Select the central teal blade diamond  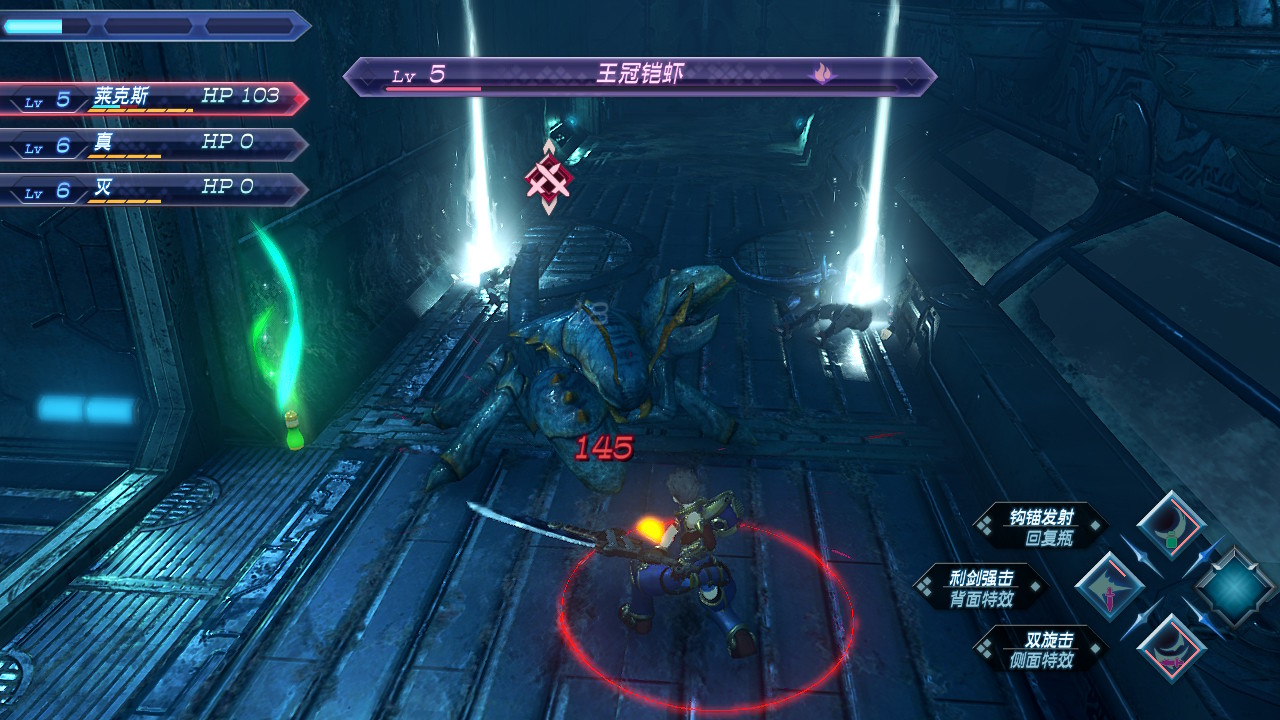[x=1234, y=587]
